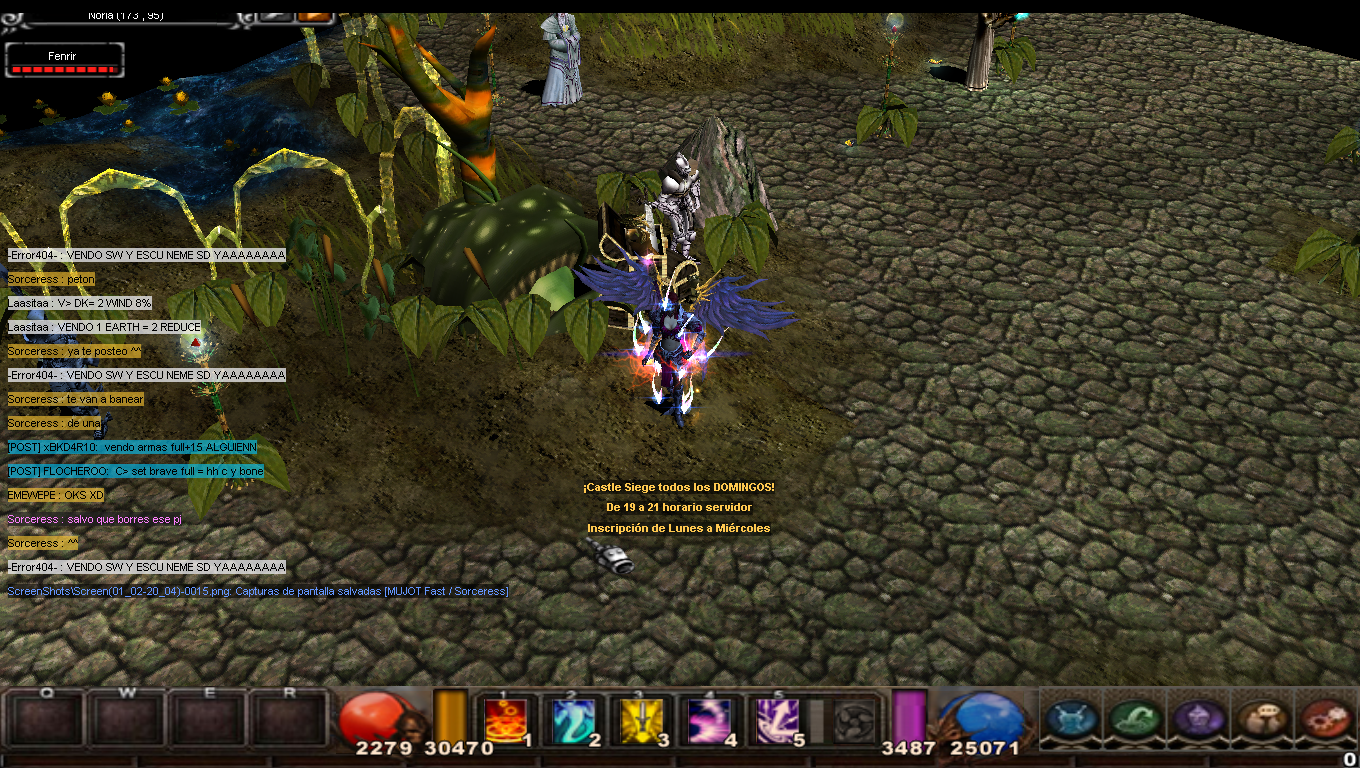Image resolution: width=1360 pixels, height=768 pixels.
Task: Click the orange button beside the Noria location bar
Action: [314, 15]
